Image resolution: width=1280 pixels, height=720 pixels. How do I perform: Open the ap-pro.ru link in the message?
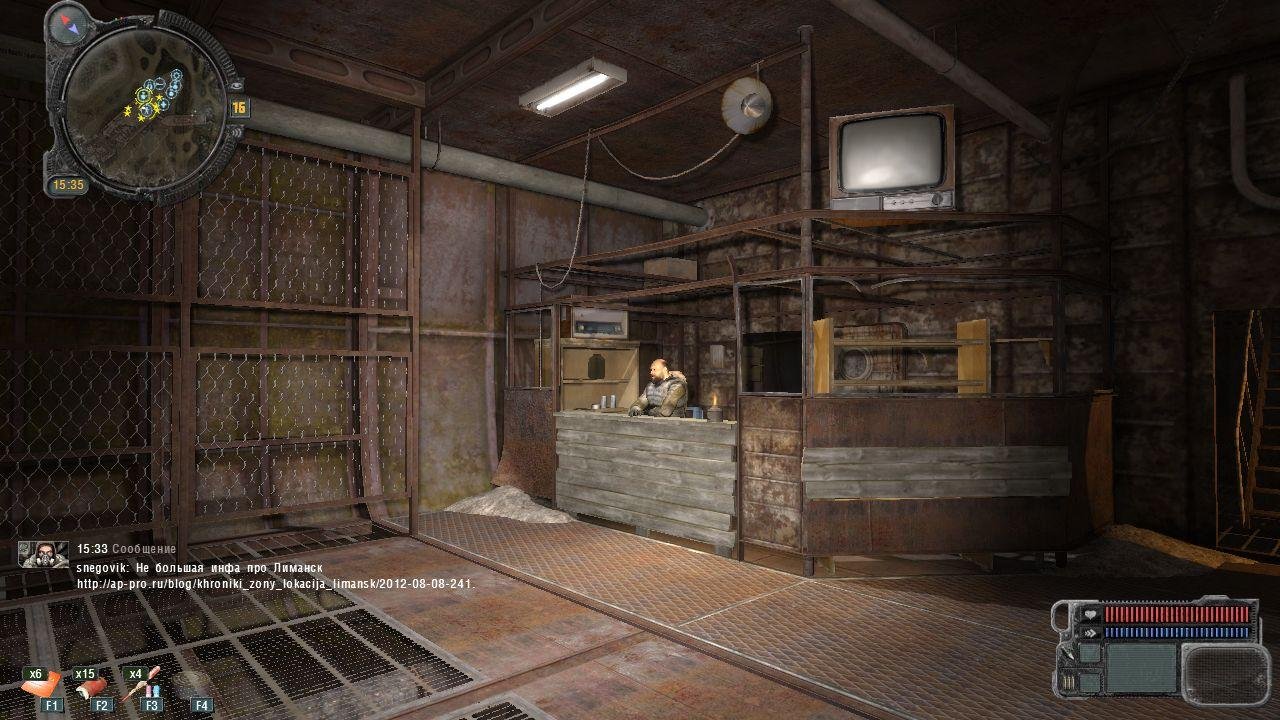276,584
